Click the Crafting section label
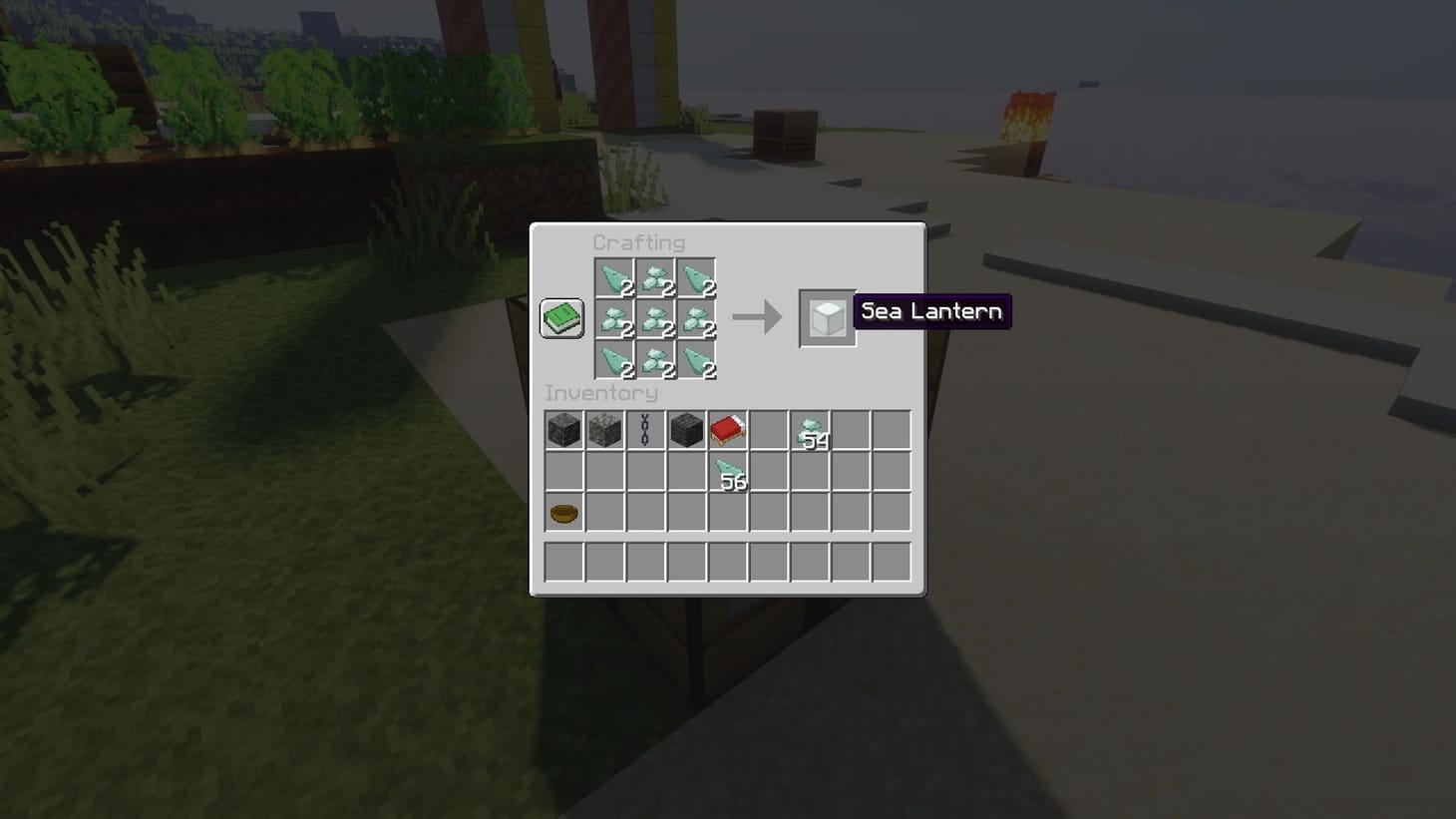Image resolution: width=1456 pixels, height=819 pixels. point(639,241)
